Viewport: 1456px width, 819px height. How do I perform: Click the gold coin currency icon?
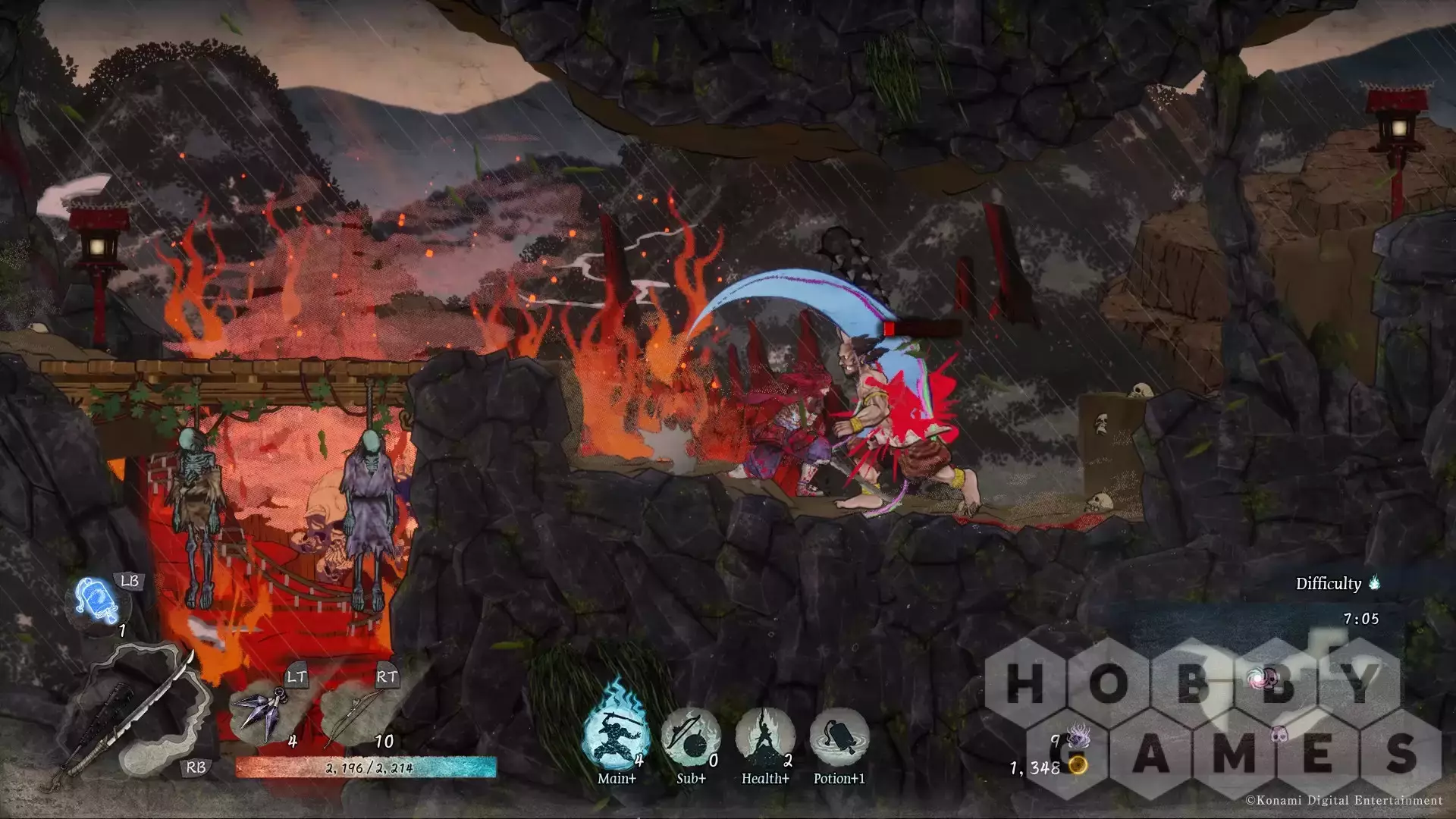pos(1078,767)
